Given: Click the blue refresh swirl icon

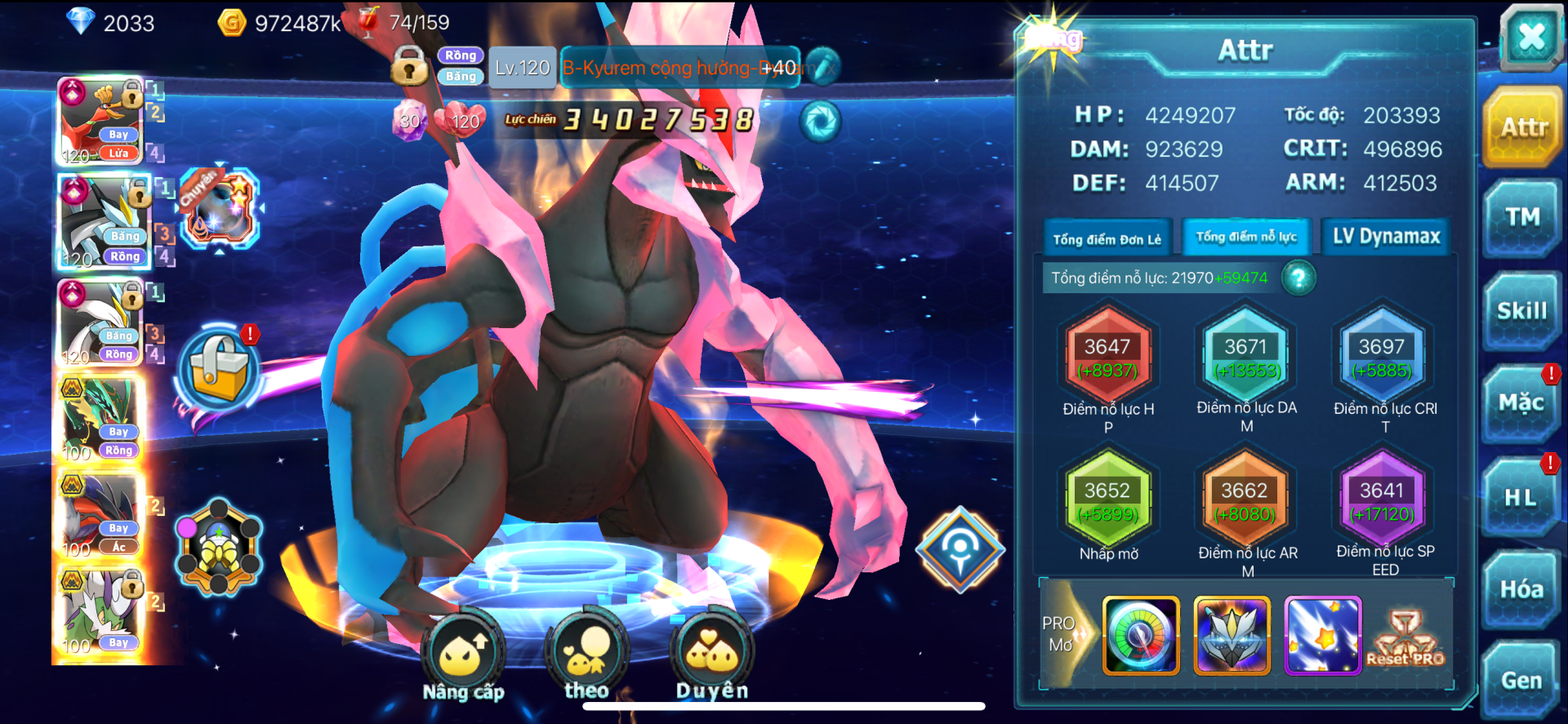Looking at the screenshot, I should coord(820,122).
